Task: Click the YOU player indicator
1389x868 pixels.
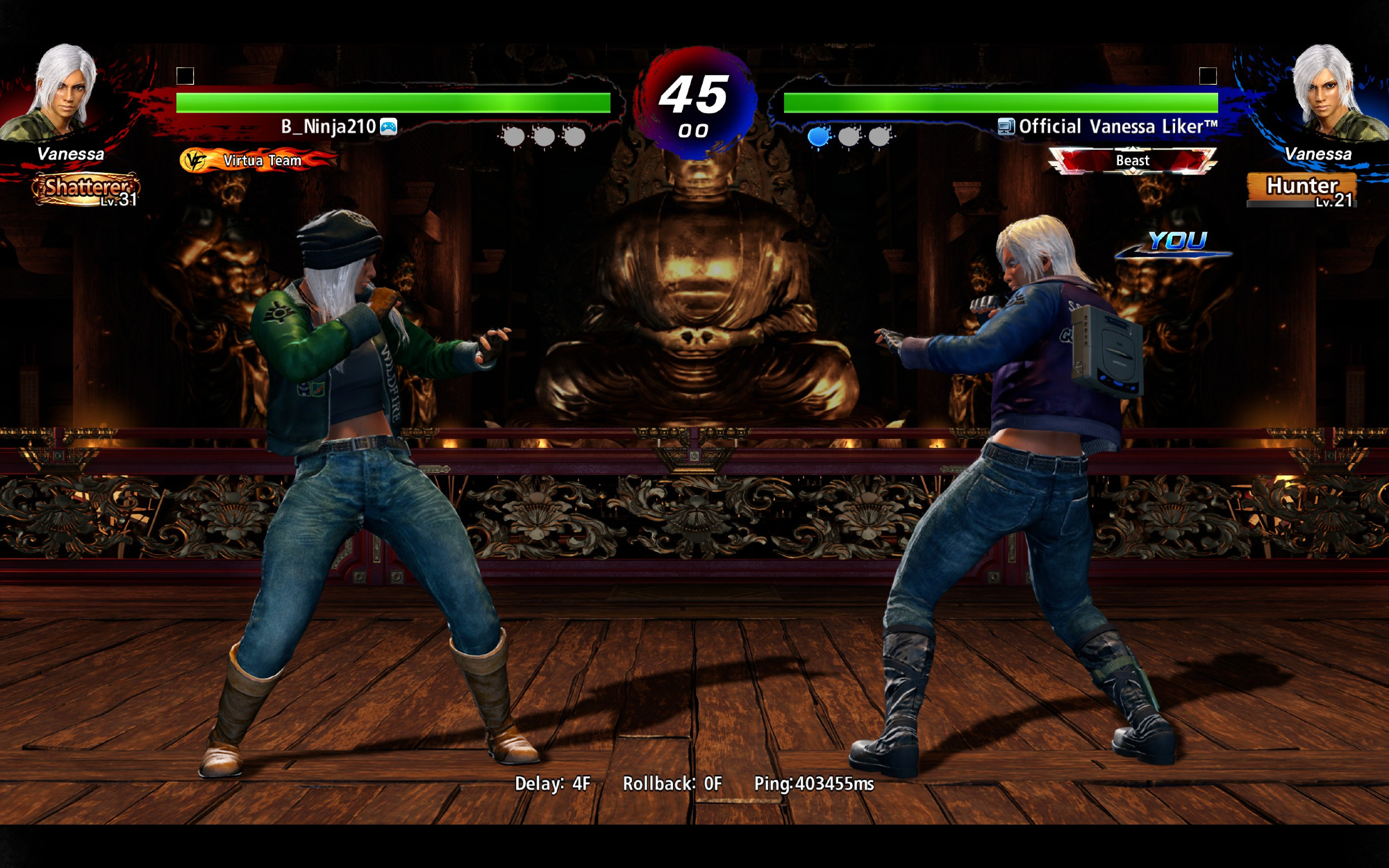Action: (1177, 242)
